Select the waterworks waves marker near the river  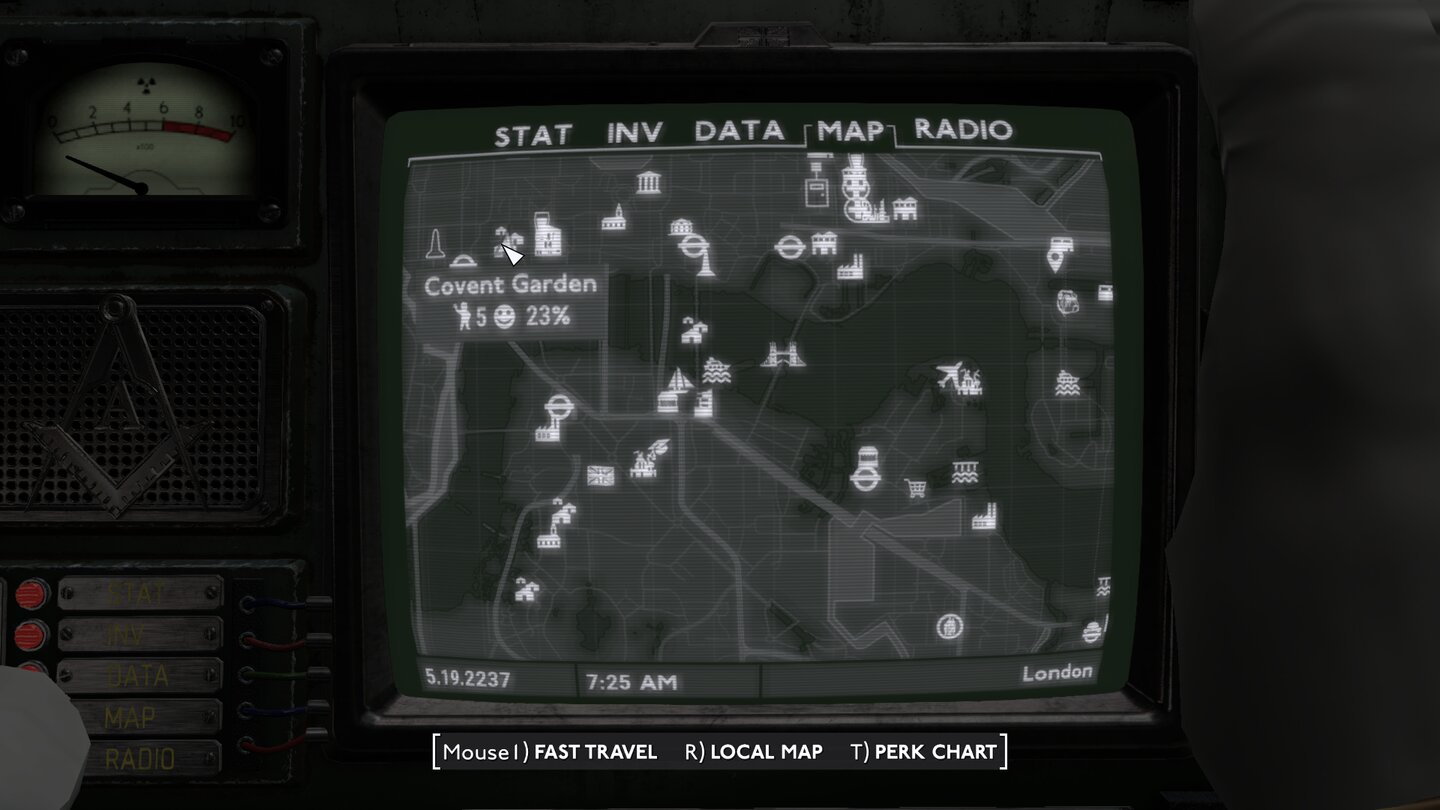tap(966, 470)
